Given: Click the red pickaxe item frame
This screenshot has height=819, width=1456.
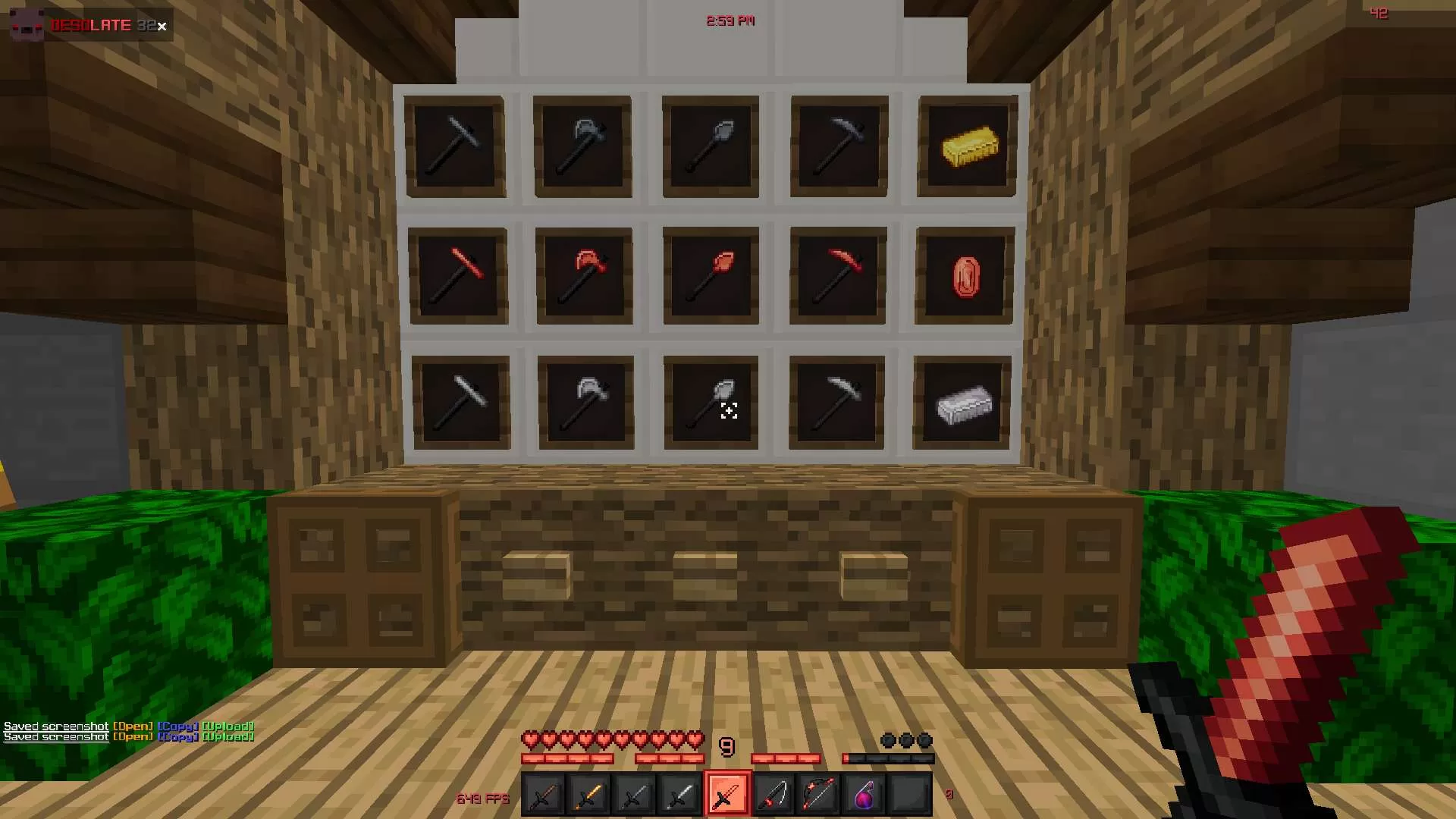Looking at the screenshot, I should point(838,275).
